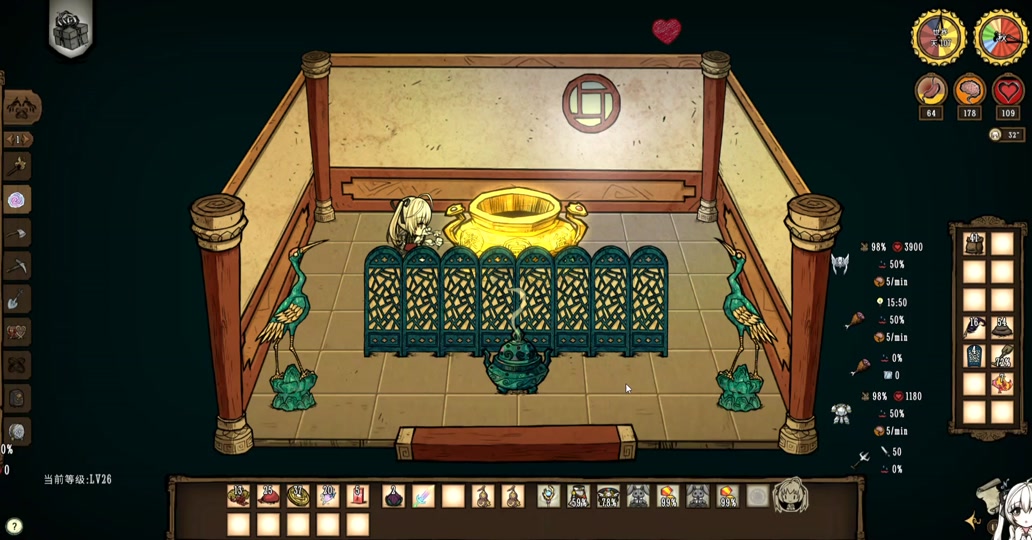Select the orange flower item in backpack
Image resolution: width=1032 pixels, height=540 pixels.
(1002, 383)
